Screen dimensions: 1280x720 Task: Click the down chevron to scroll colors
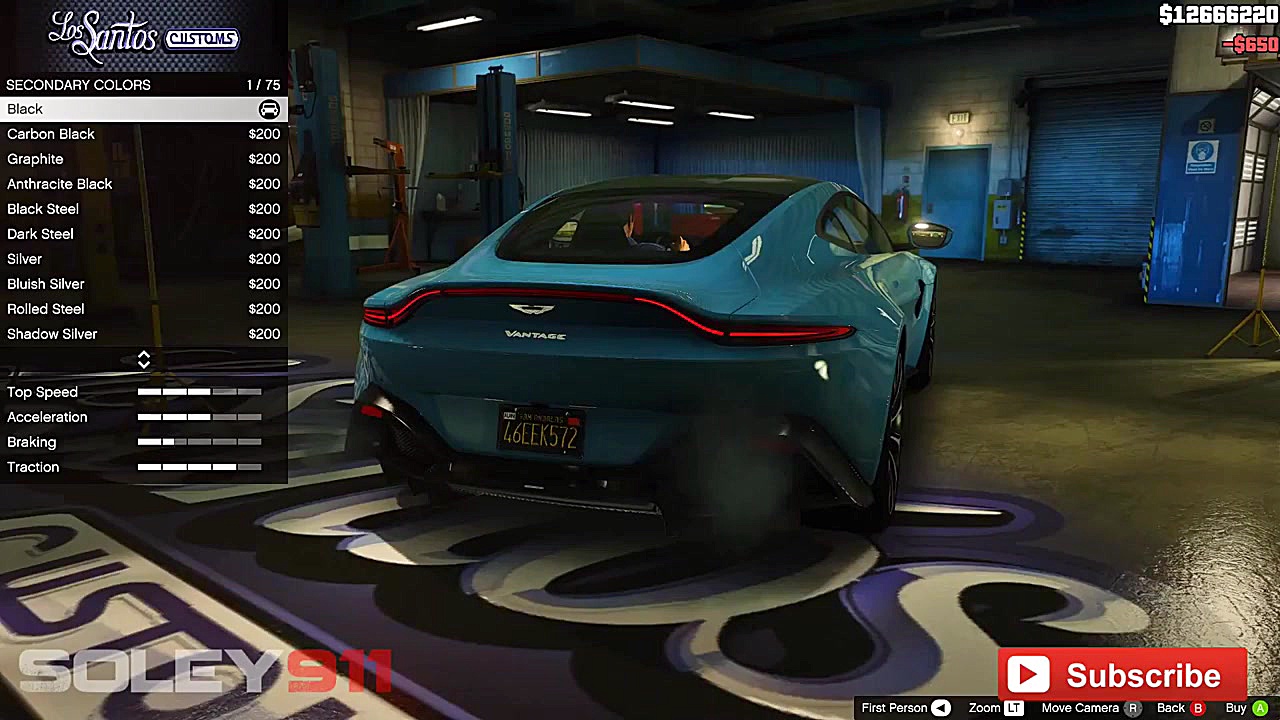[144, 366]
